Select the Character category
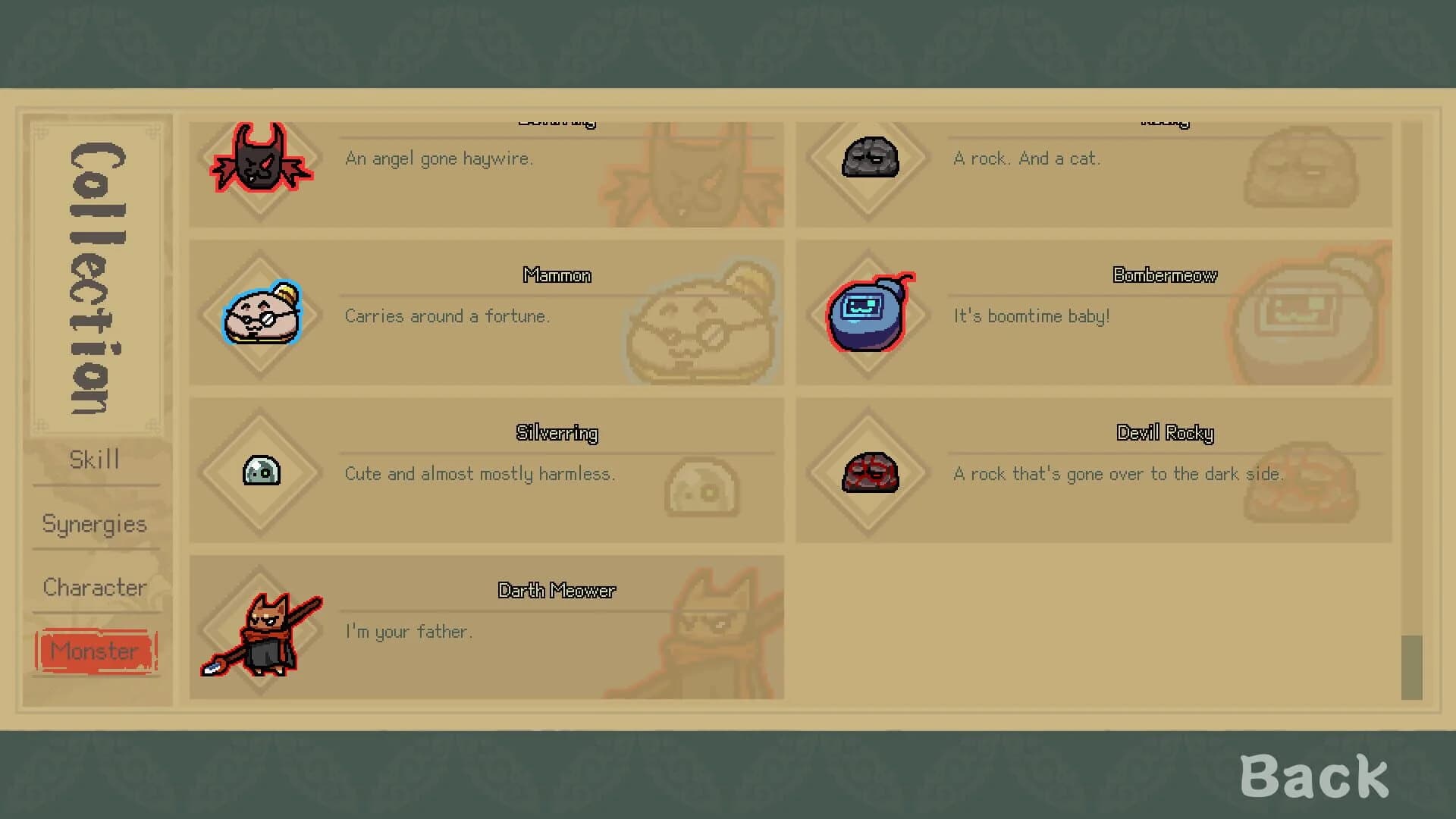The height and width of the screenshot is (819, 1456). coord(95,587)
